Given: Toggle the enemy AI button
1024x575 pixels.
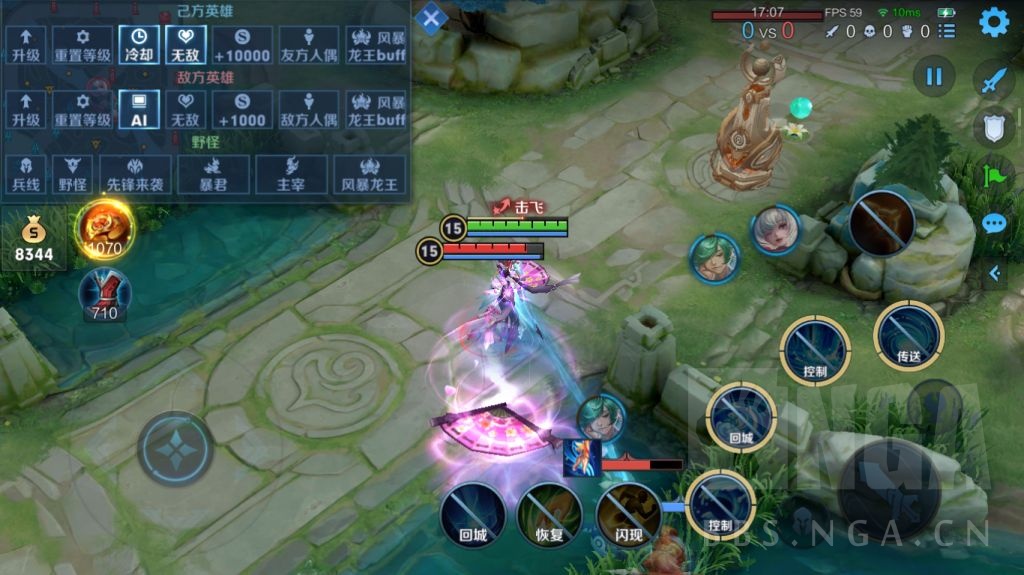Looking at the screenshot, I should point(139,110).
